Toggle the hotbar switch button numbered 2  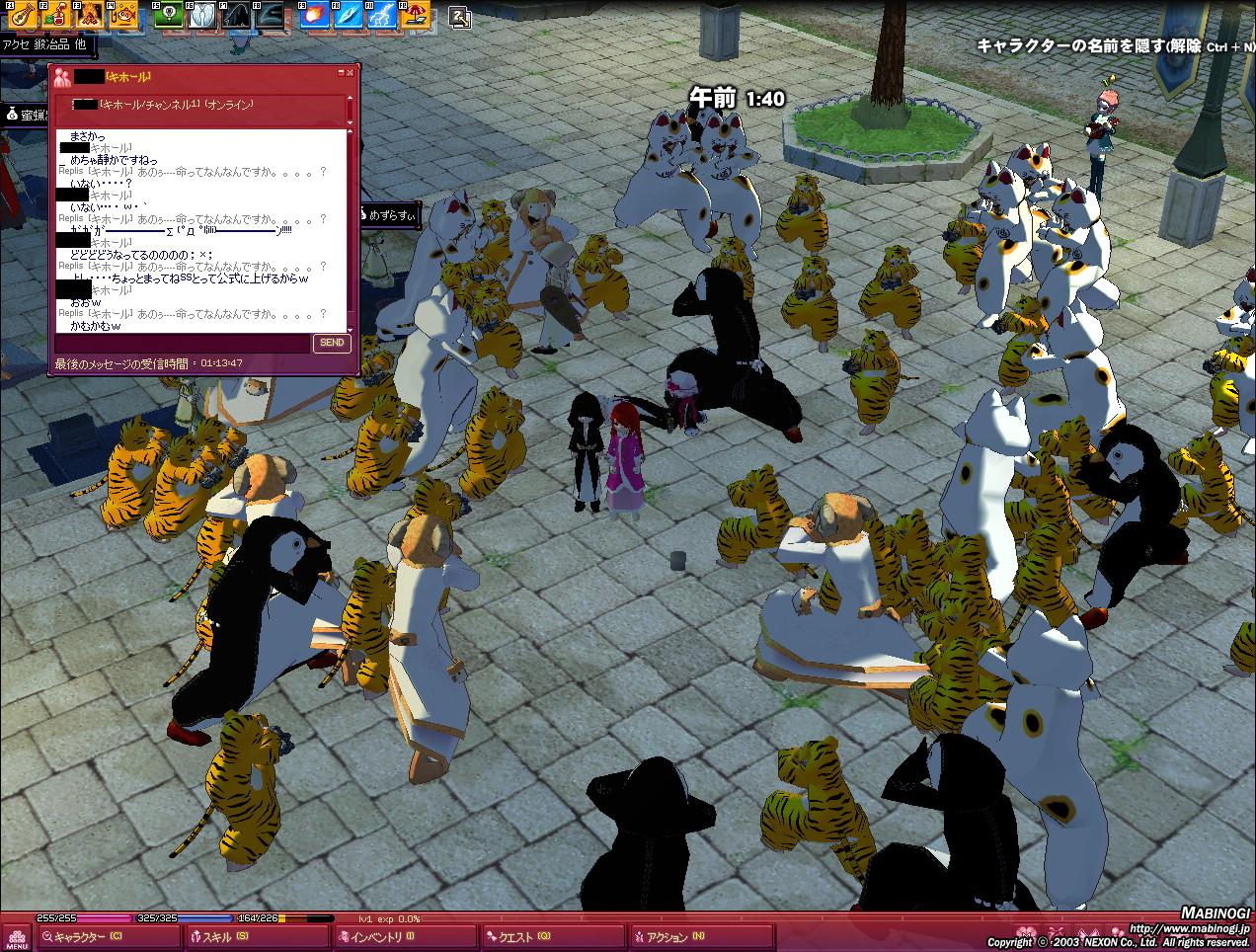(460, 16)
